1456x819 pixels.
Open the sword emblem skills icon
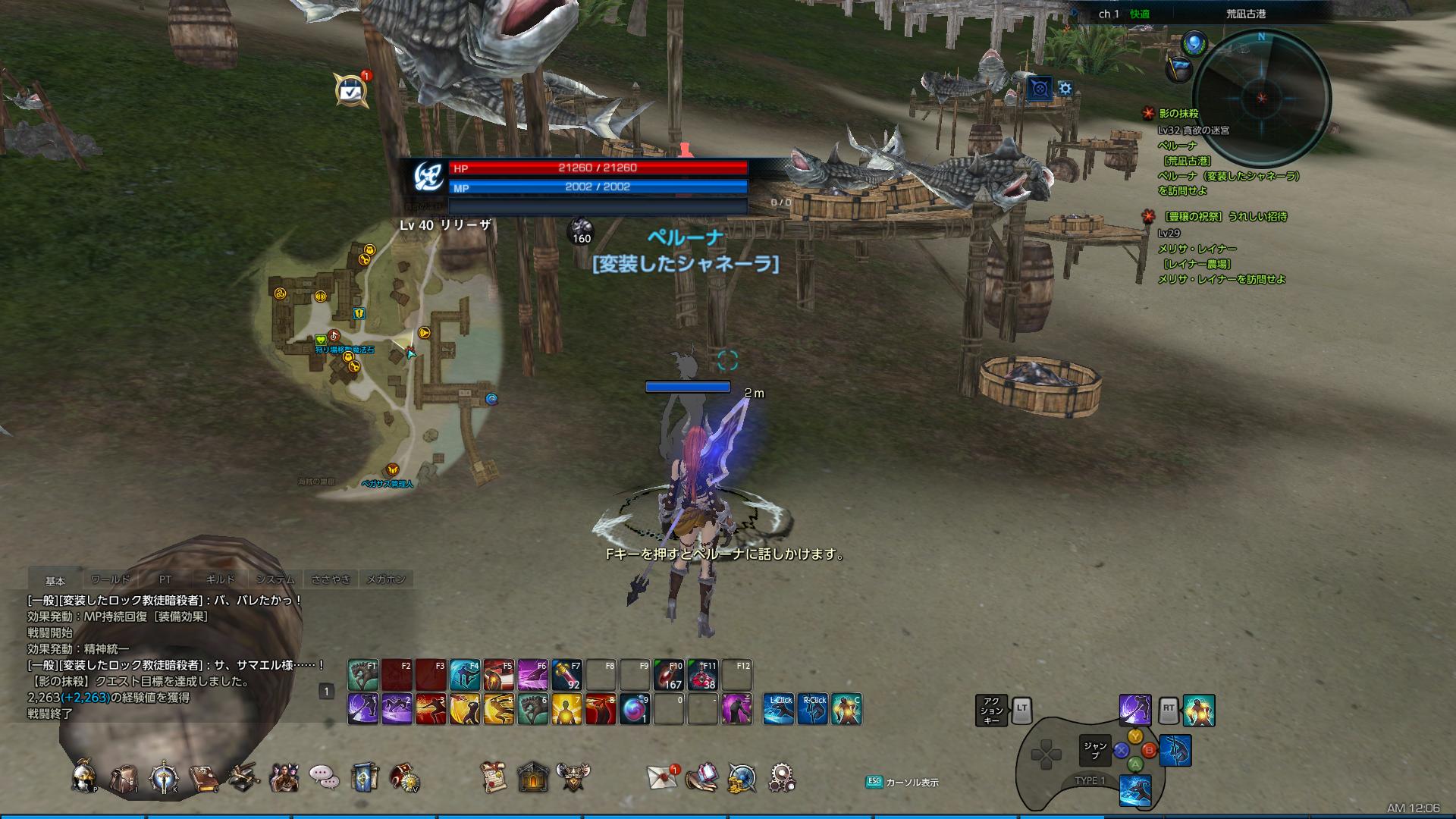(164, 777)
